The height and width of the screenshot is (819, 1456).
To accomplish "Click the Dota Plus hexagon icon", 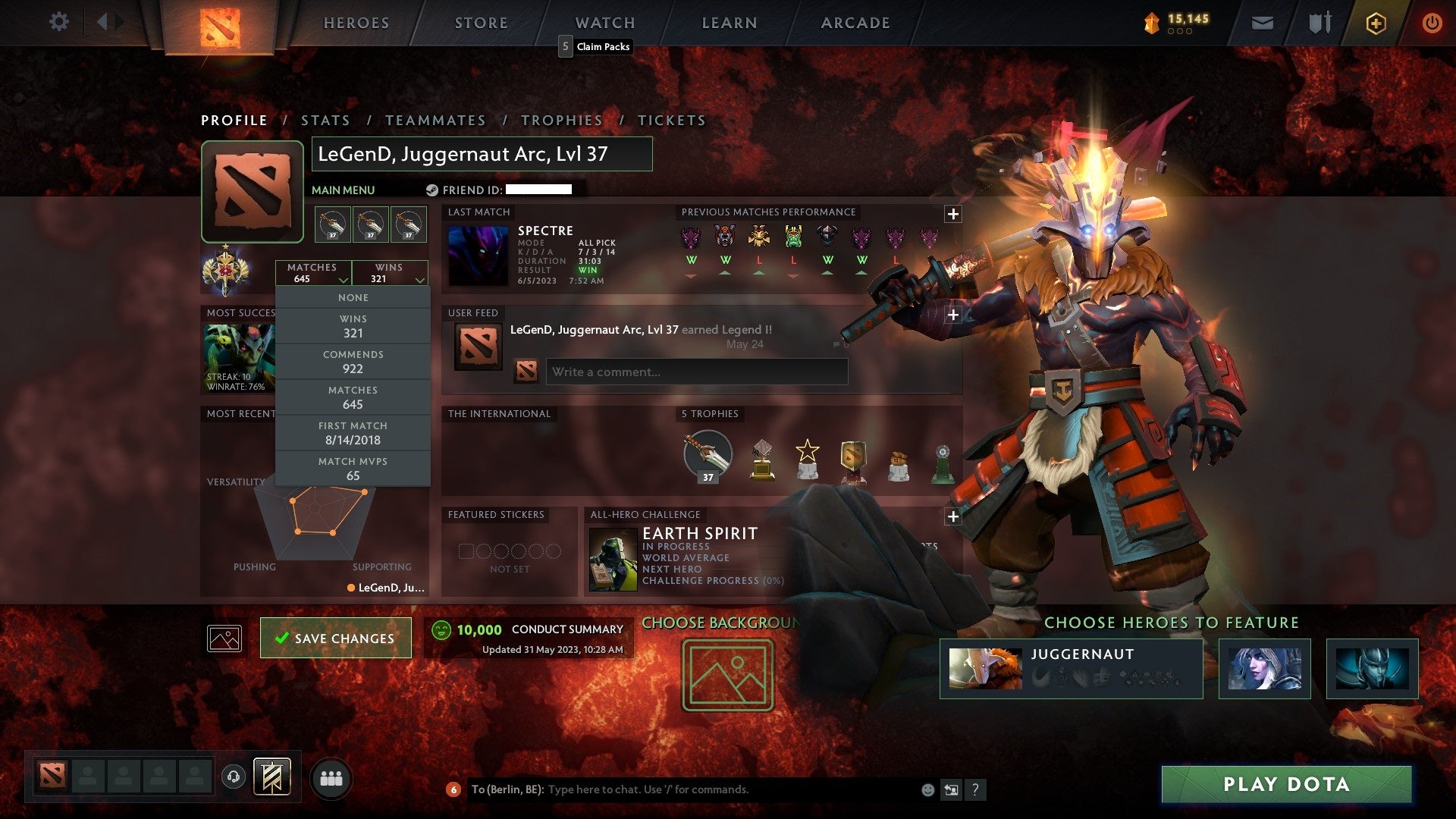I will tap(1376, 23).
